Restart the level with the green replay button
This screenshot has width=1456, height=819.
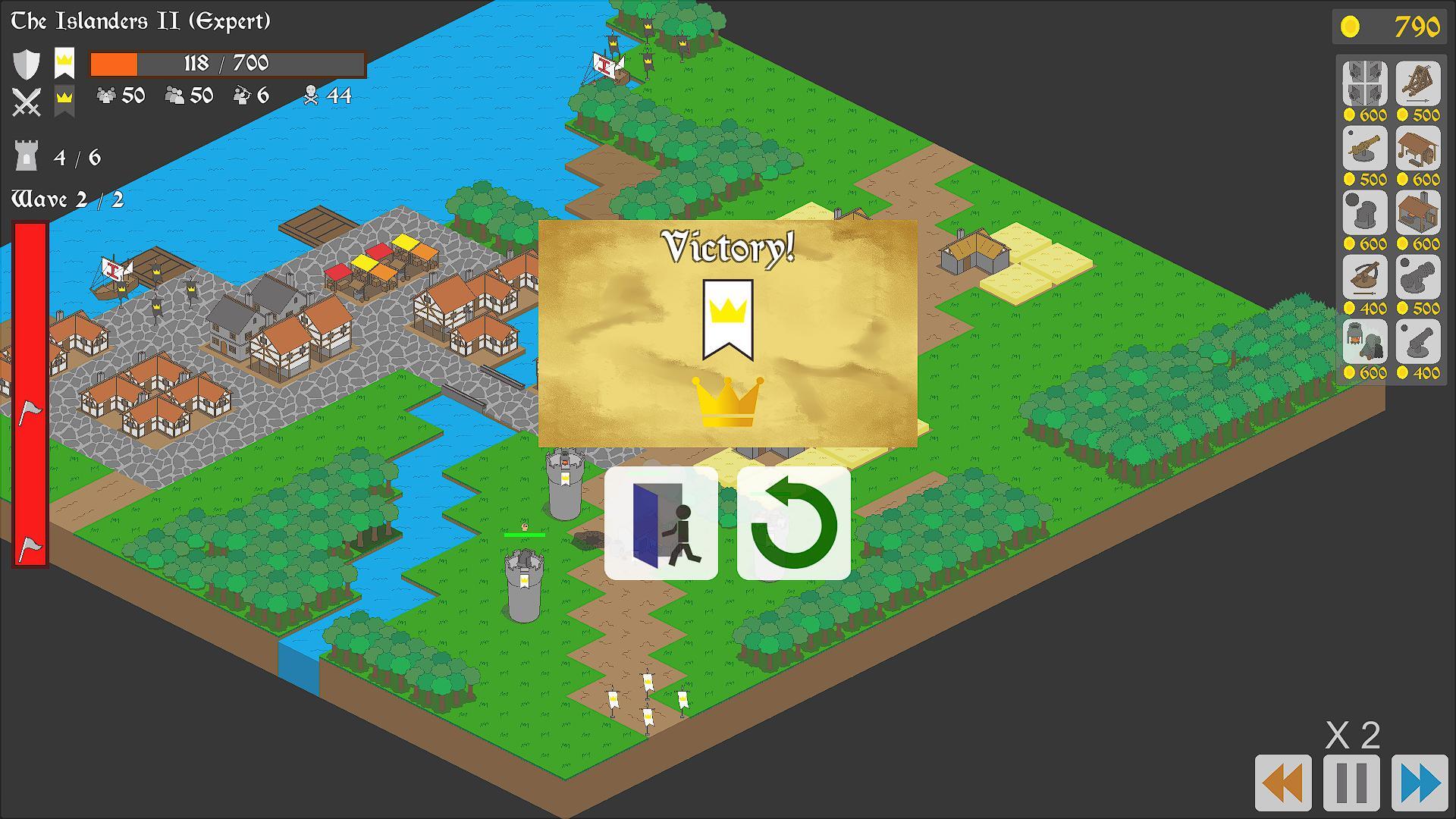794,523
